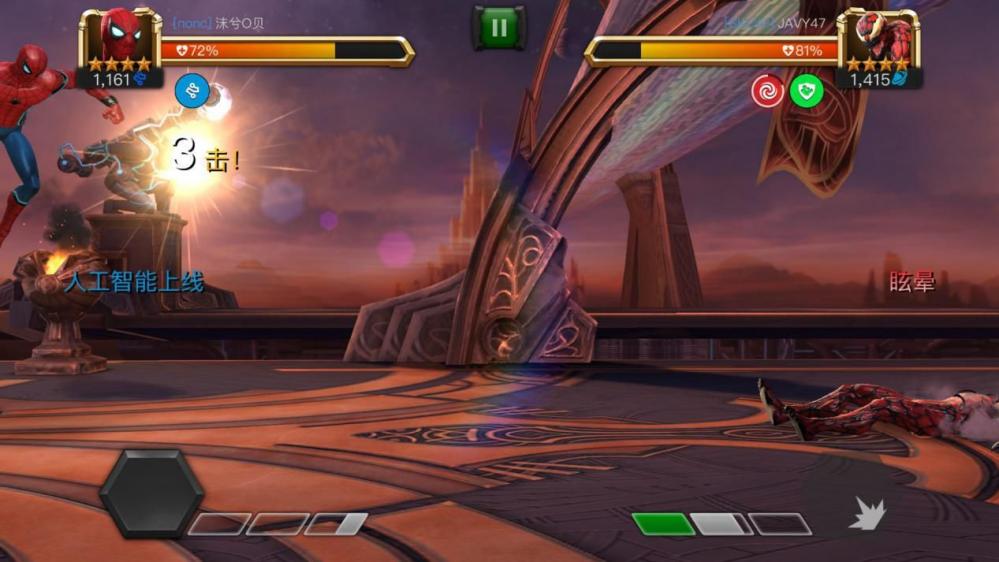Image resolution: width=999 pixels, height=562 pixels.
Task: Inspect the green shield buff icon
Action: (806, 91)
